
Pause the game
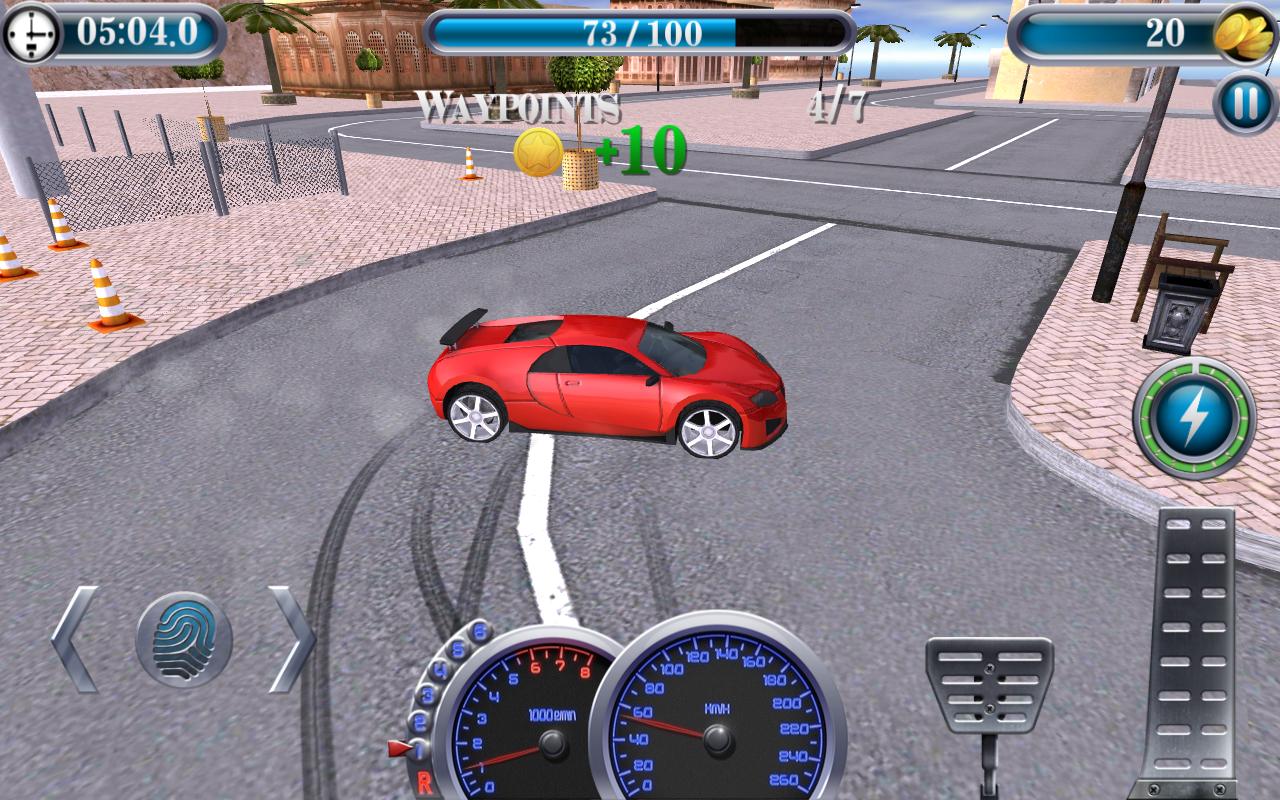[1240, 100]
